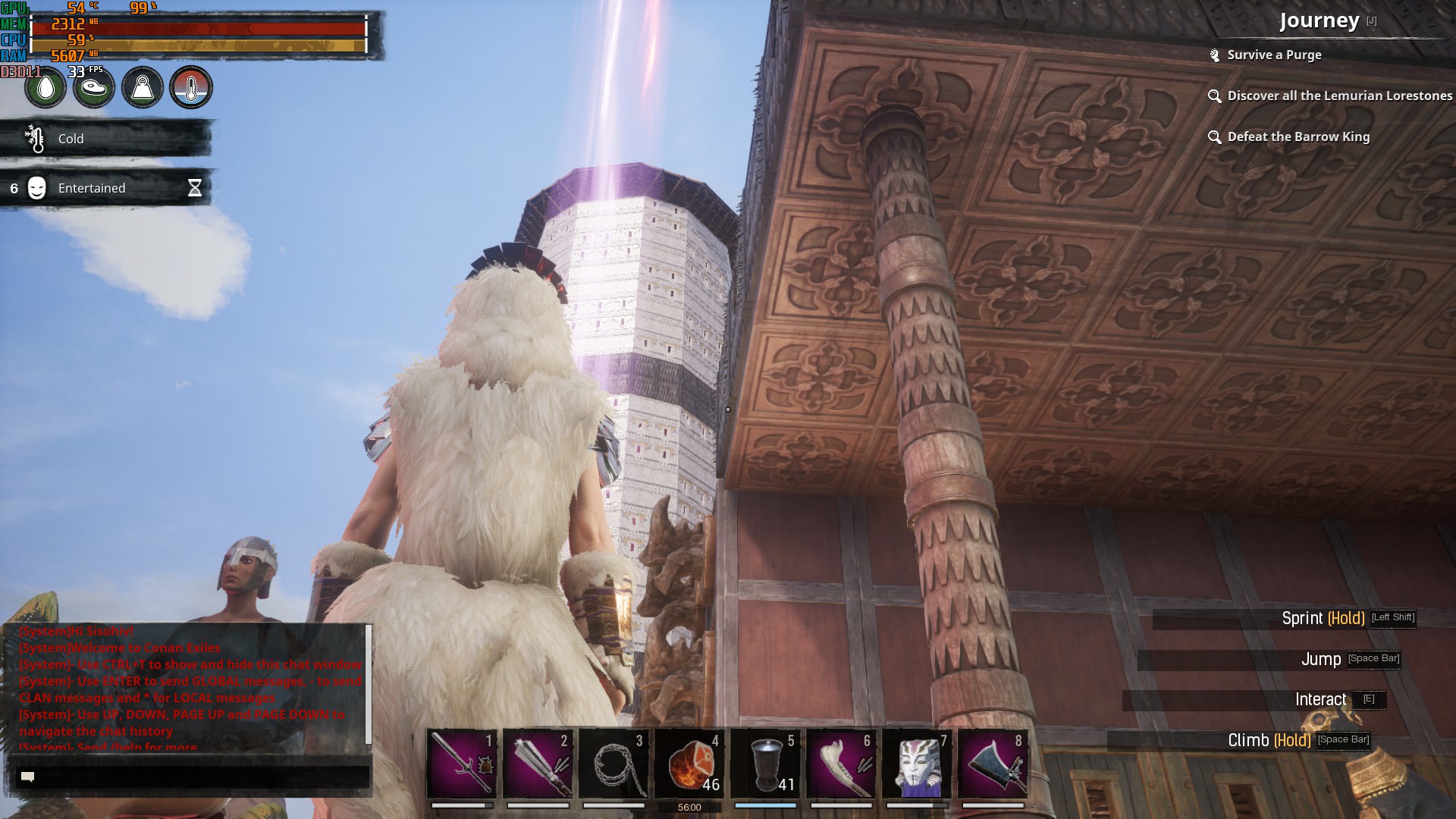Focus the chat message input box
Screen dimensions: 1456x819
pyautogui.click(x=193, y=777)
